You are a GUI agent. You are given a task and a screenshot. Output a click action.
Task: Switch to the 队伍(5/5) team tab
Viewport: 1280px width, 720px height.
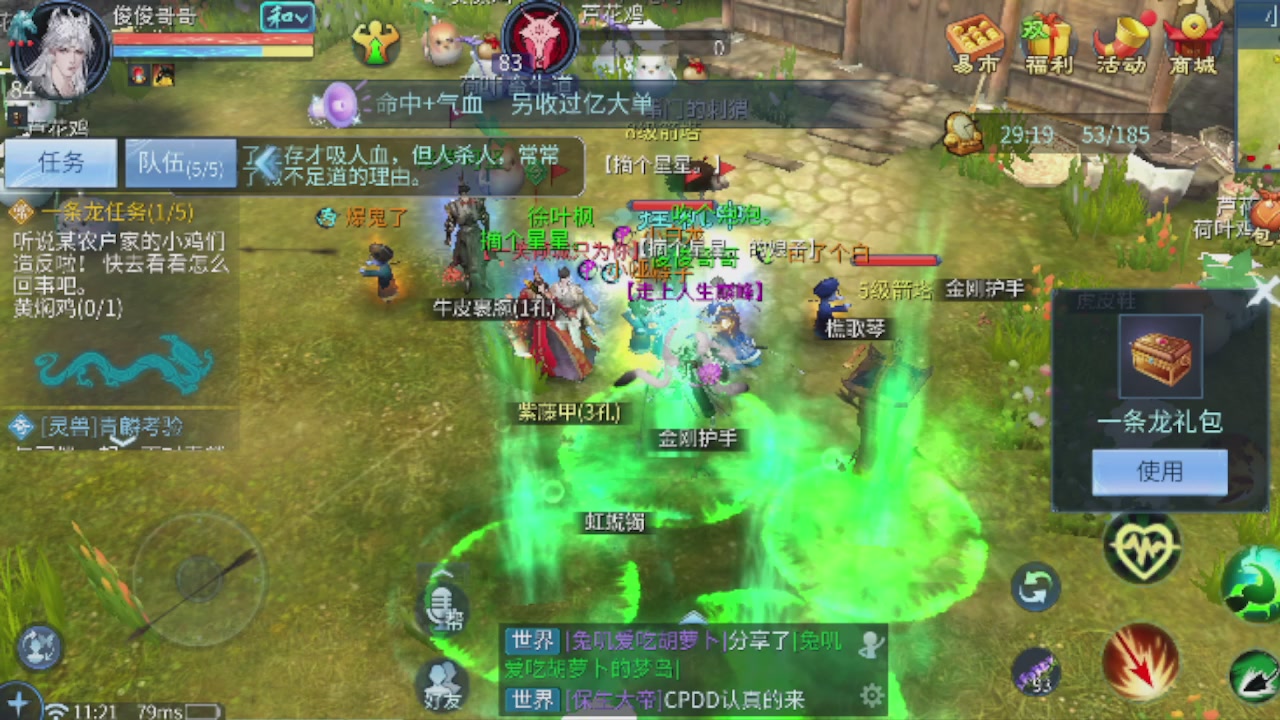[179, 163]
